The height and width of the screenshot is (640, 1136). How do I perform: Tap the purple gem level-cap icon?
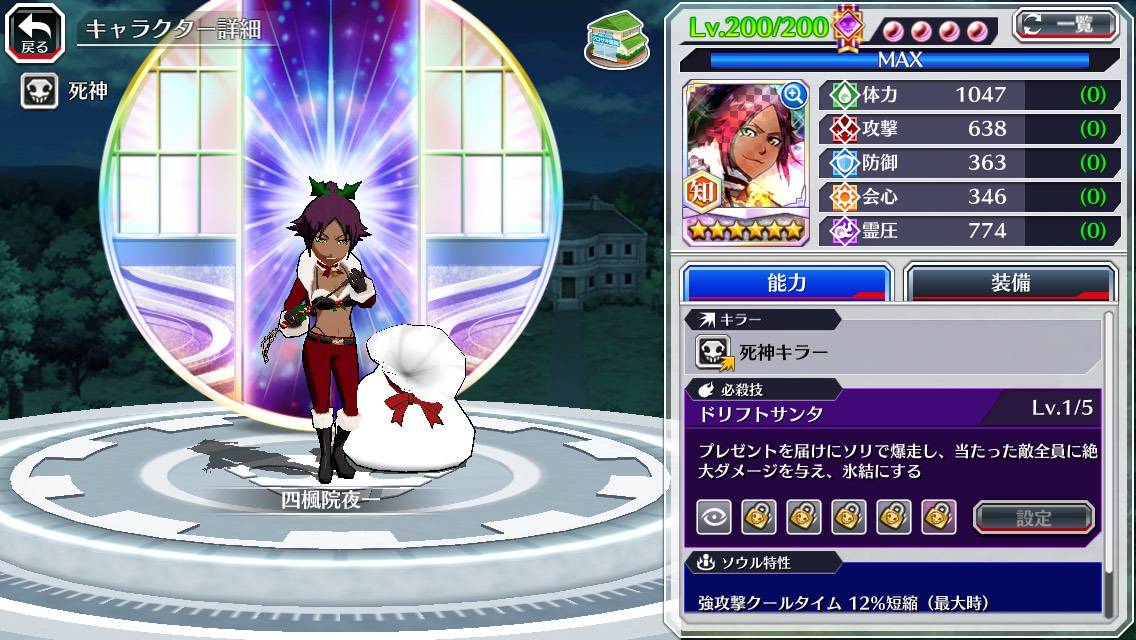click(x=848, y=26)
